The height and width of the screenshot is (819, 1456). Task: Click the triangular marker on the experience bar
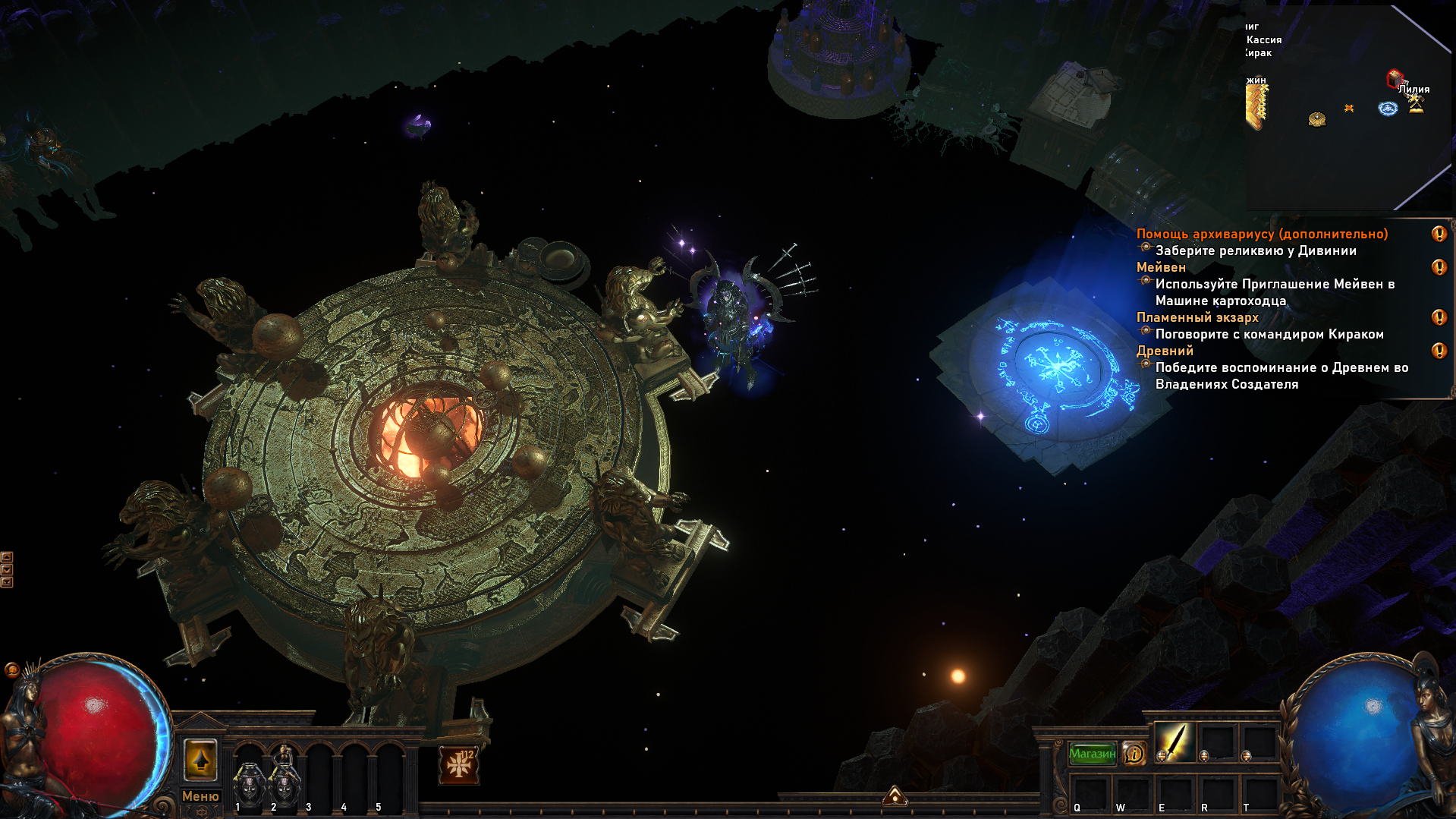coord(895,795)
